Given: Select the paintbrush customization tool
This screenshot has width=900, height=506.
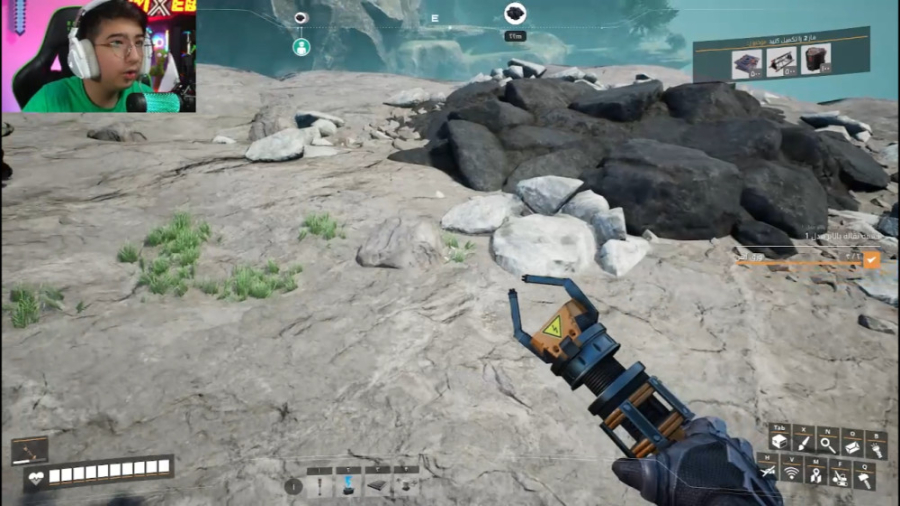Looking at the screenshot, I should click(803, 441).
